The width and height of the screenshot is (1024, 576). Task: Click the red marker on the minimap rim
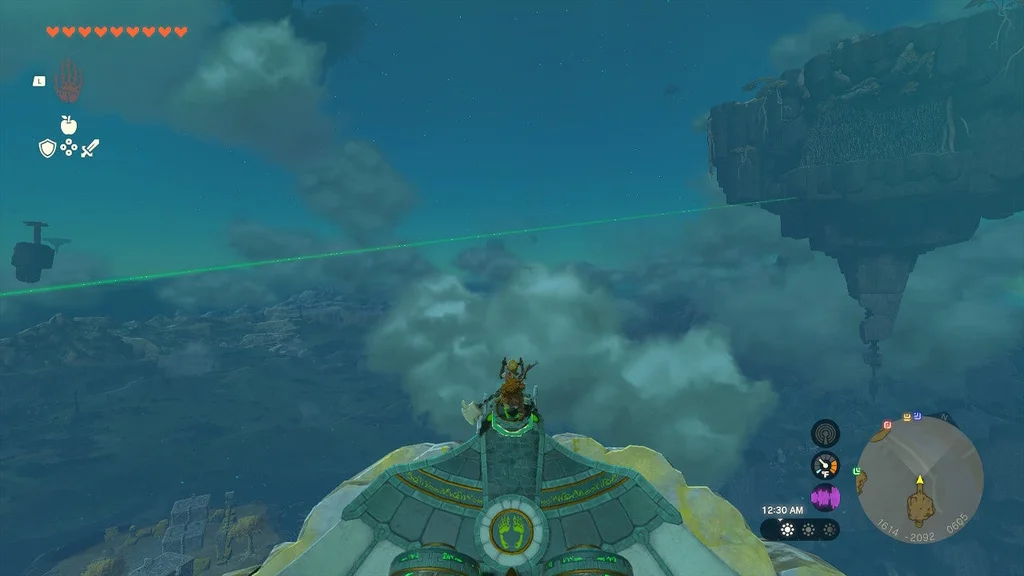click(886, 425)
